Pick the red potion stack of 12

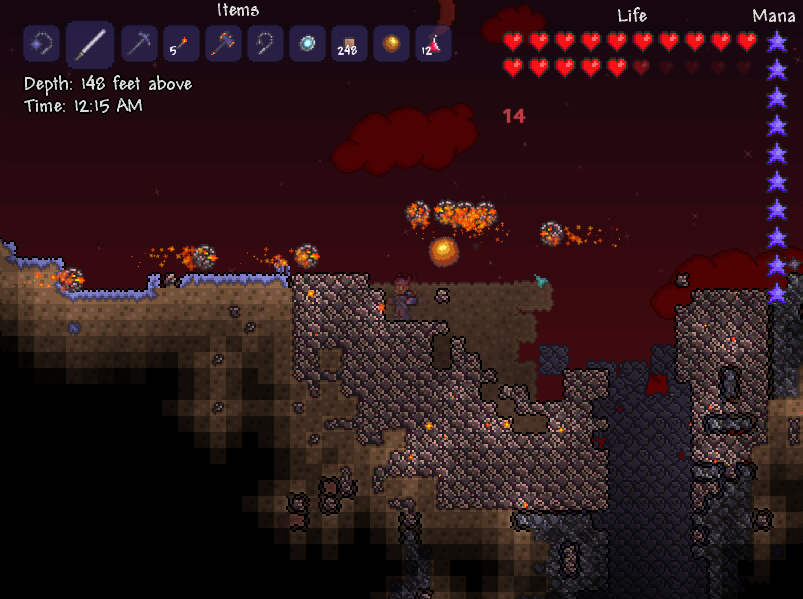pyautogui.click(x=433, y=45)
